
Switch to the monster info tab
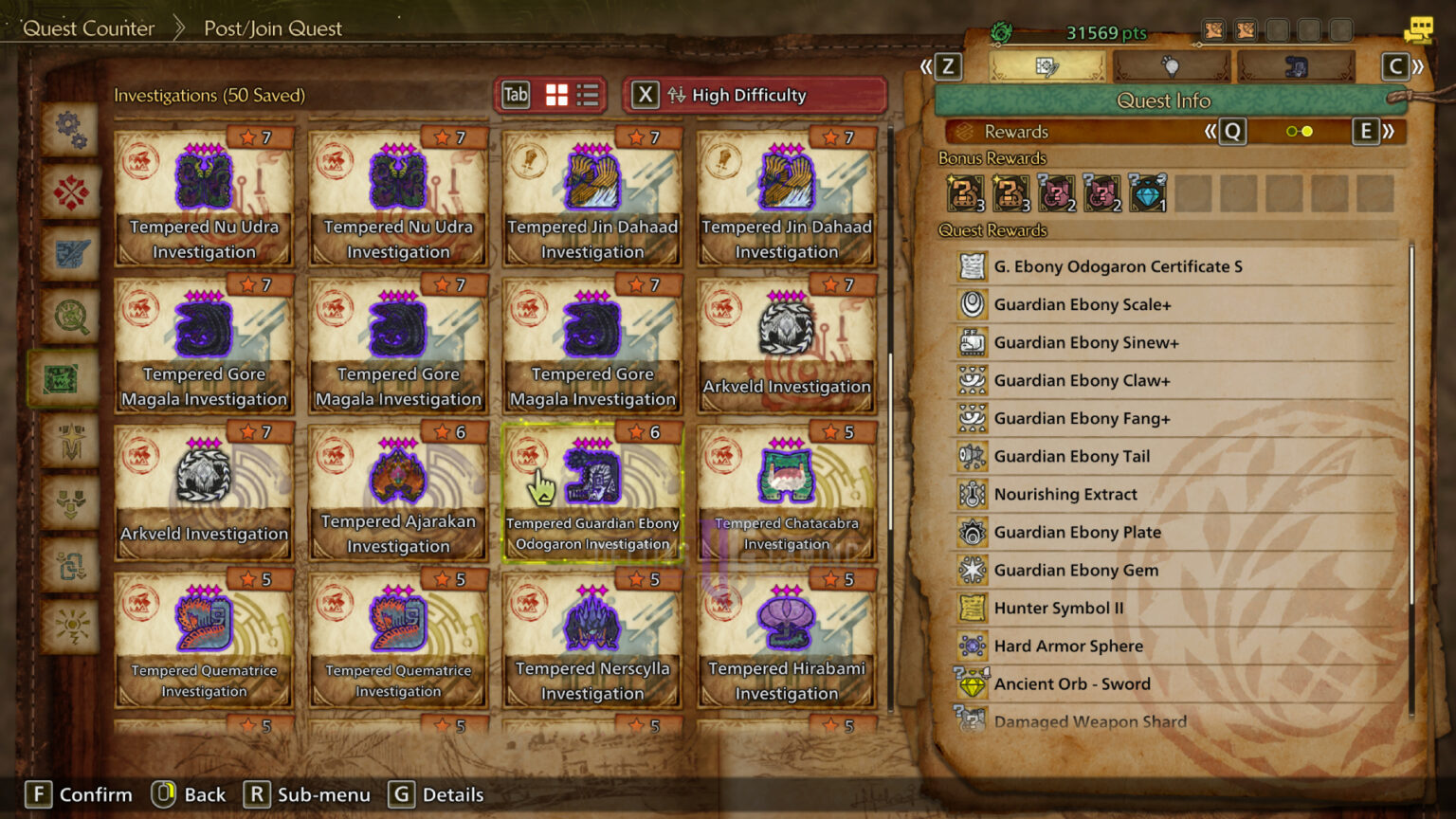coord(1296,66)
